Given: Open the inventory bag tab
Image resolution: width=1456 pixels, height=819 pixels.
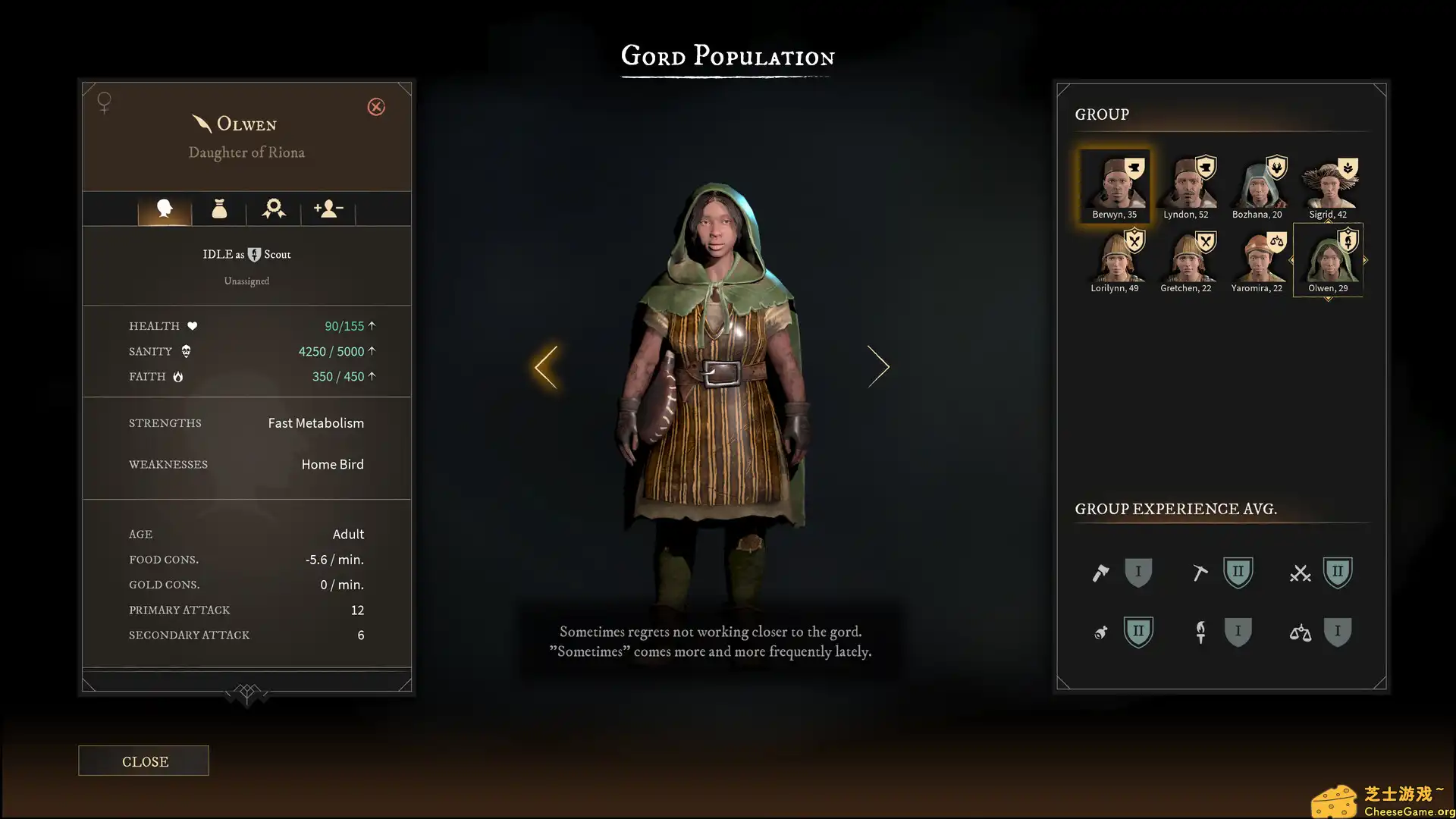Looking at the screenshot, I should point(220,209).
